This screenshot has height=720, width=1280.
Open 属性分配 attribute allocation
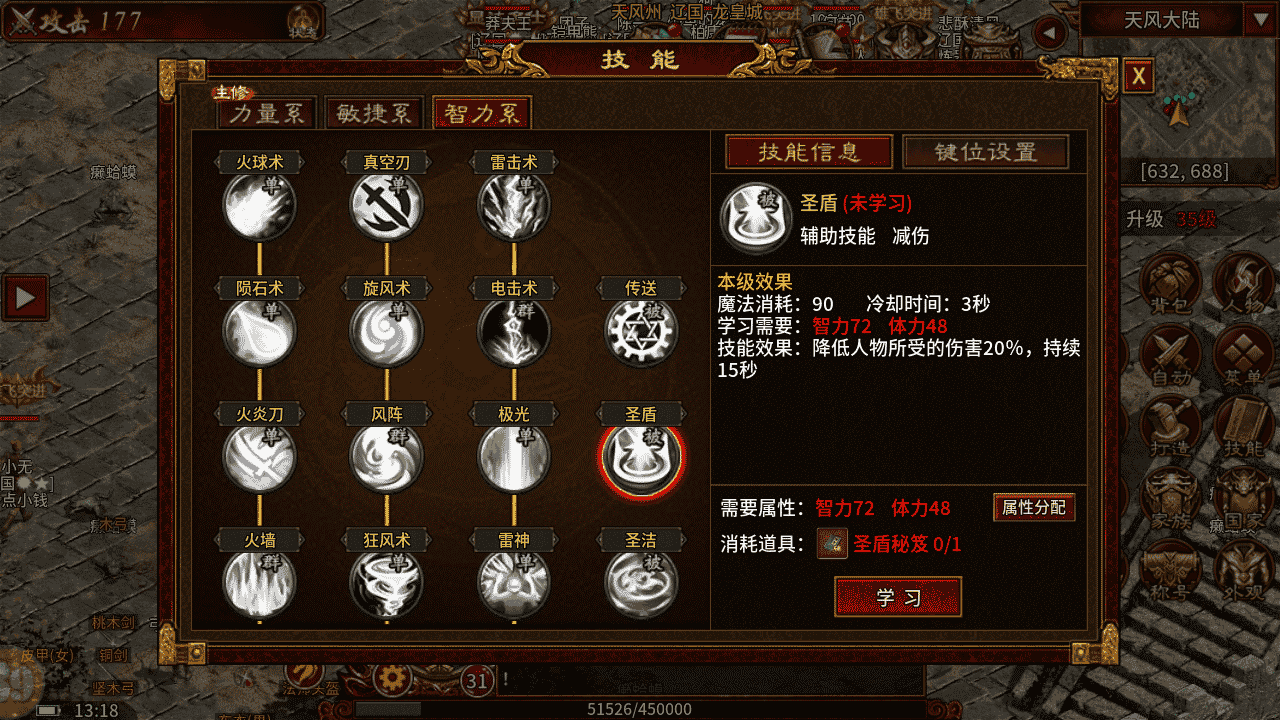1034,507
